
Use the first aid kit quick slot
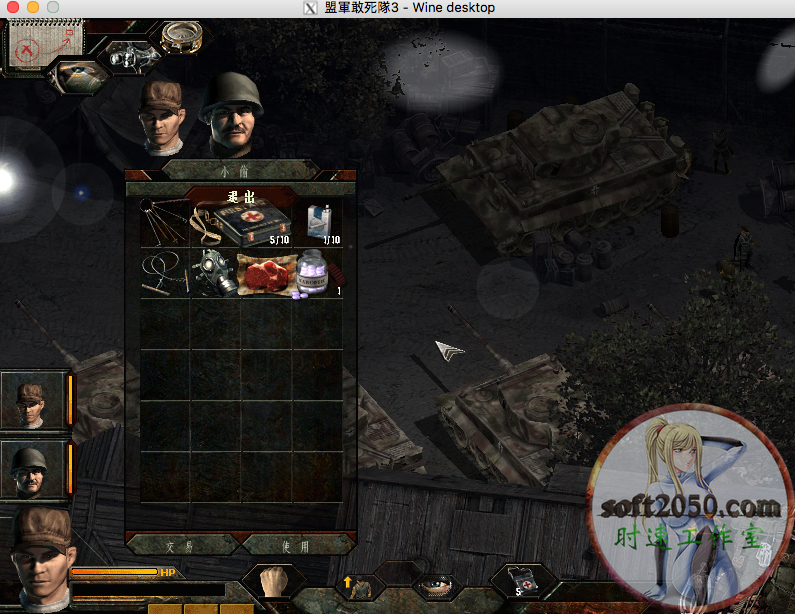click(522, 584)
